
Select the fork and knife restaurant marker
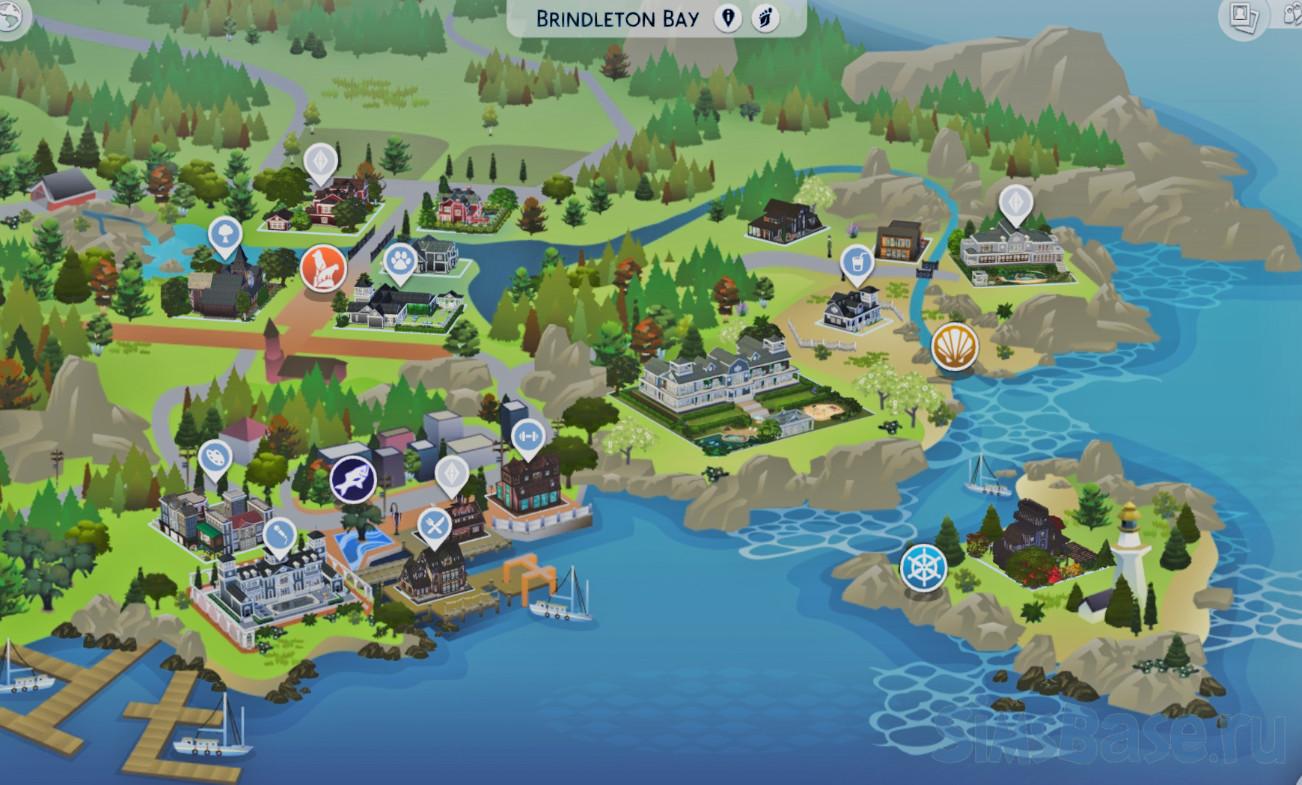434,524
